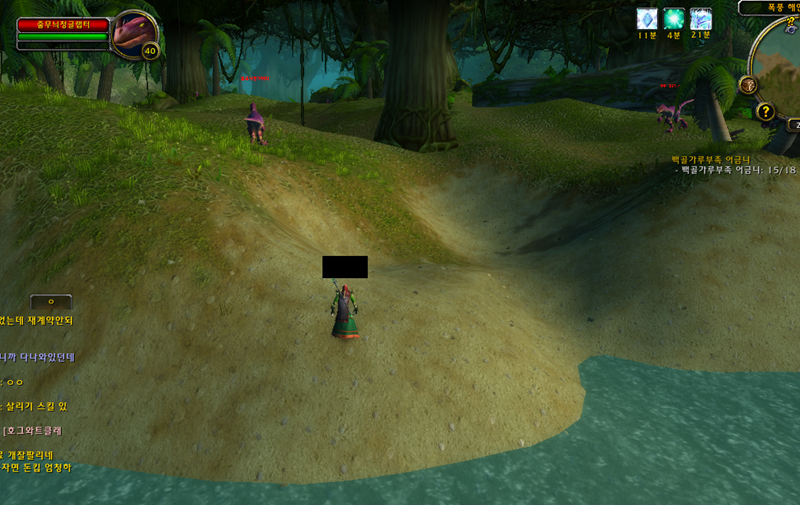
Task: Click the [호그와트클래 guild link in chat
Action: (34, 430)
